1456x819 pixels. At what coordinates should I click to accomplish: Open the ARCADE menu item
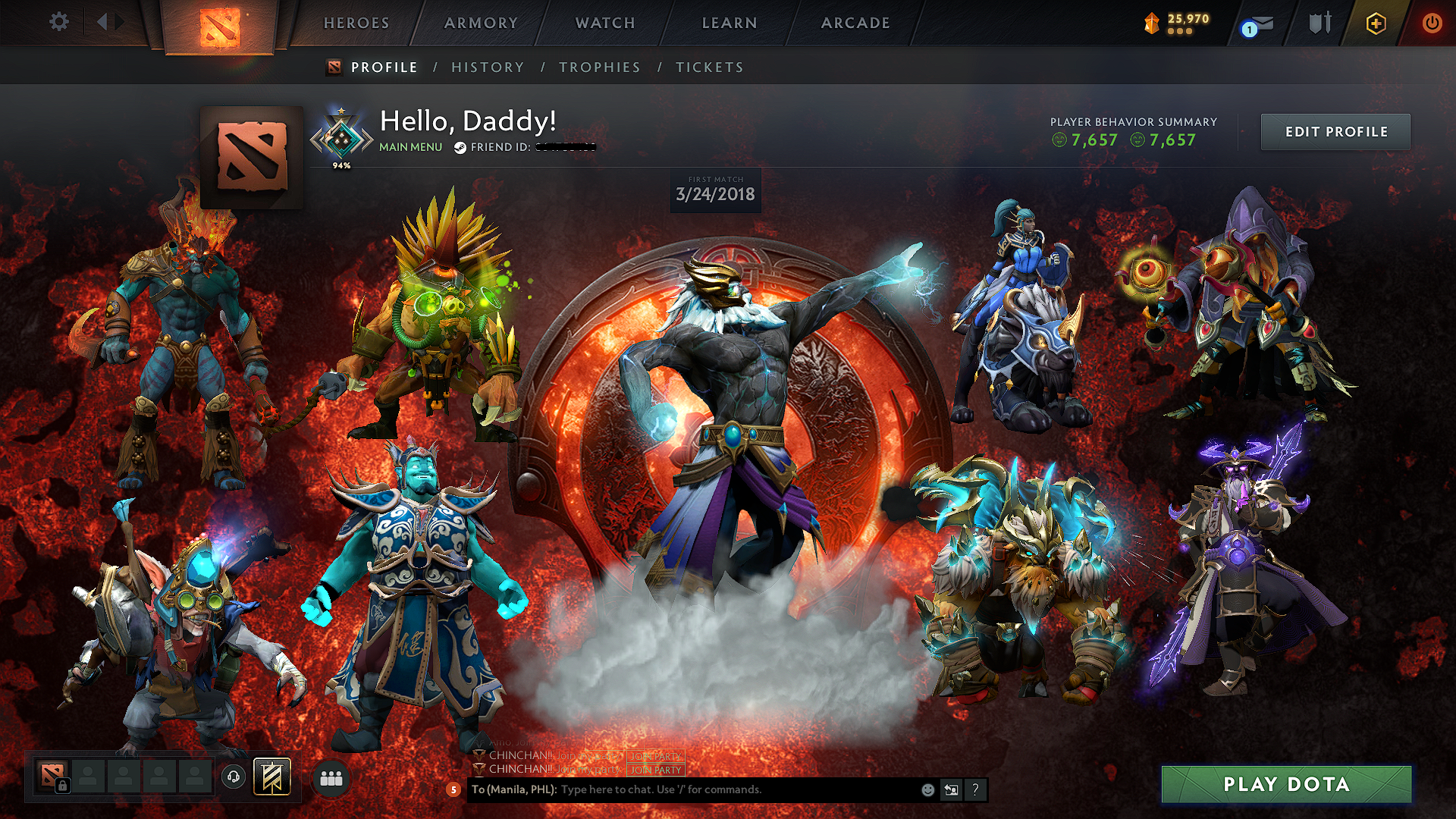pyautogui.click(x=854, y=23)
